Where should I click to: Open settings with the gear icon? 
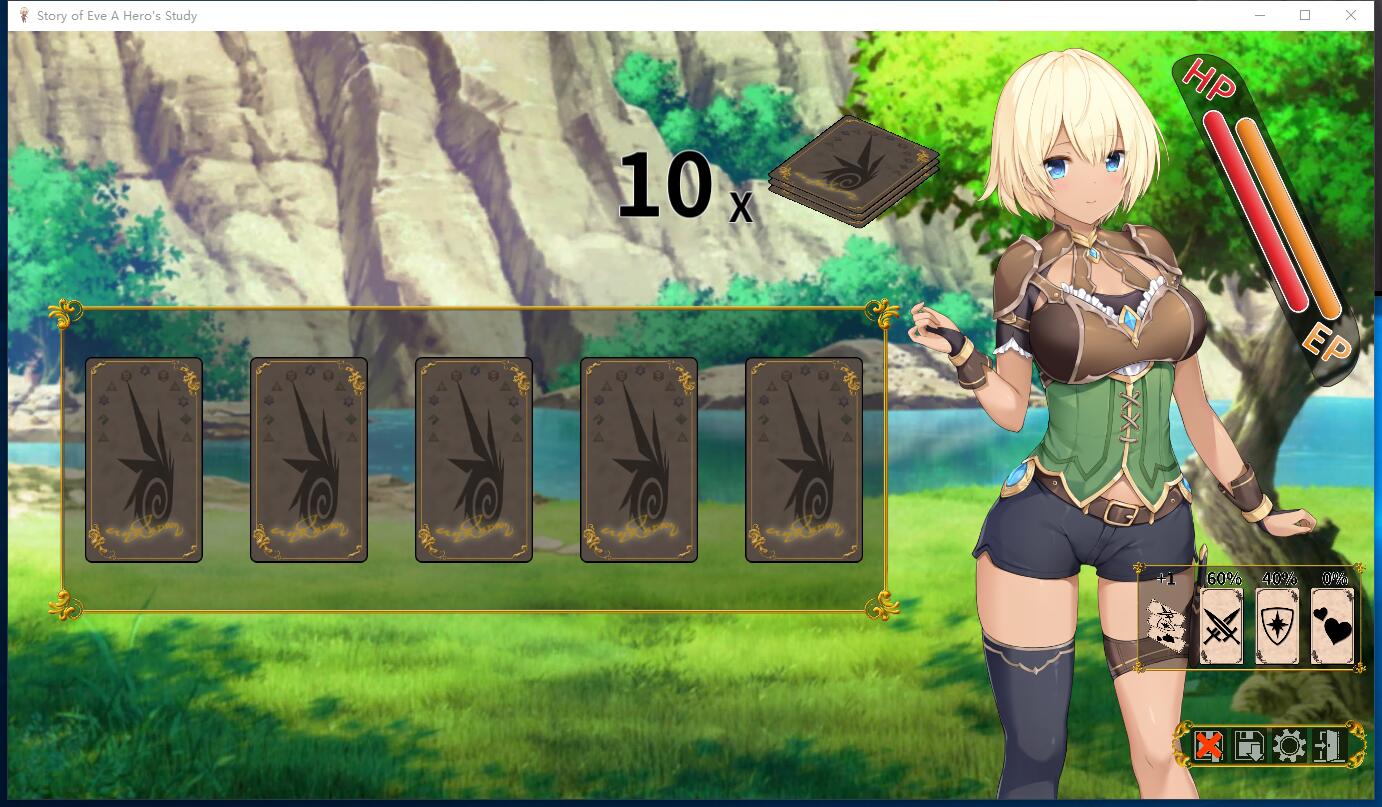click(x=1289, y=746)
